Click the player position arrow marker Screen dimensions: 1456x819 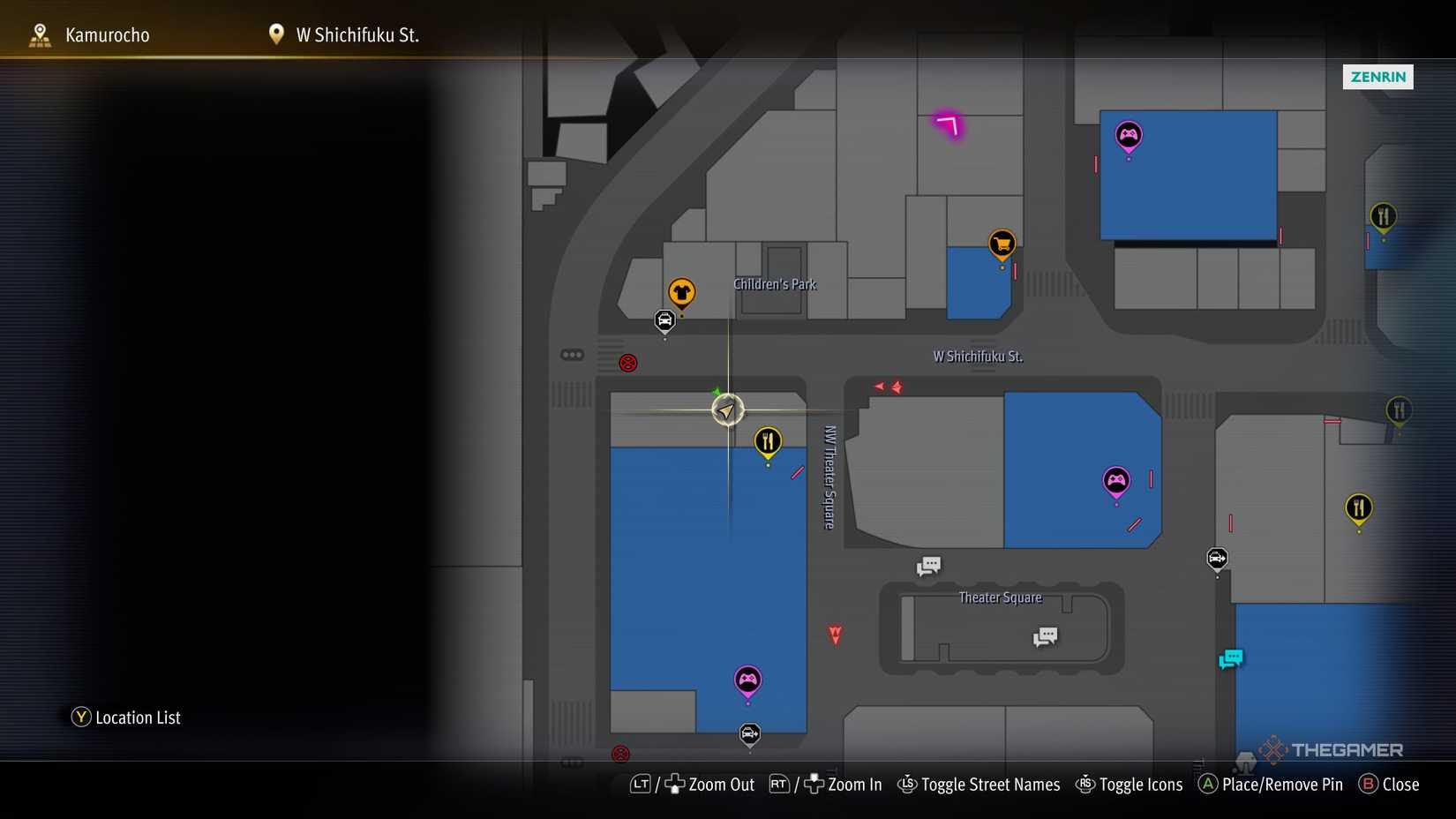point(726,409)
